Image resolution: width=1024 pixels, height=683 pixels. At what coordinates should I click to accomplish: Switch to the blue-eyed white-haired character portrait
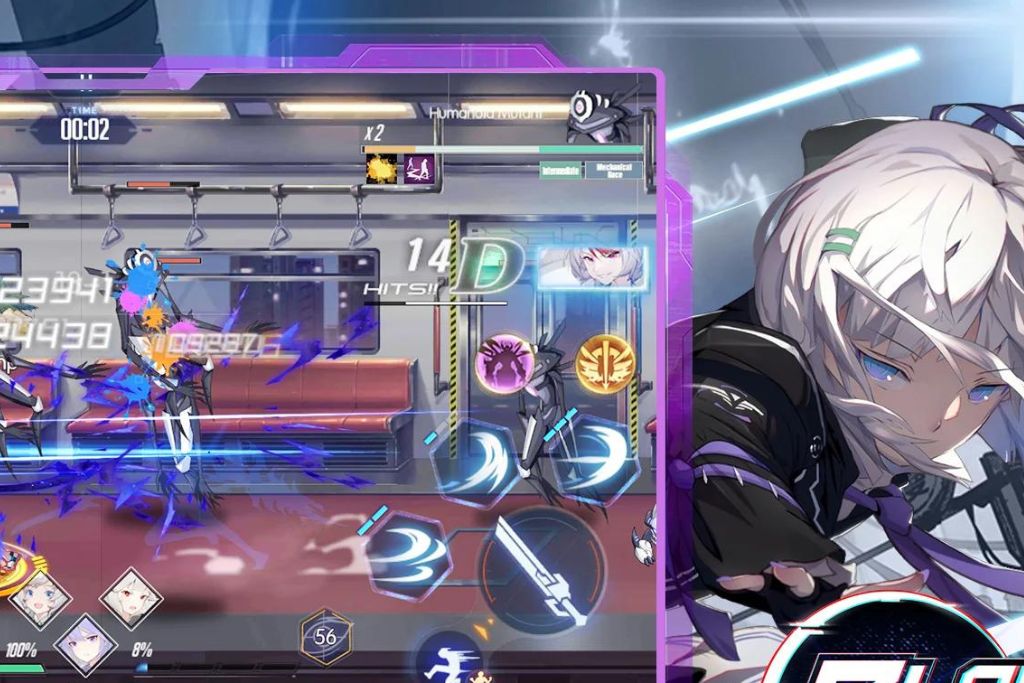(x=41, y=598)
